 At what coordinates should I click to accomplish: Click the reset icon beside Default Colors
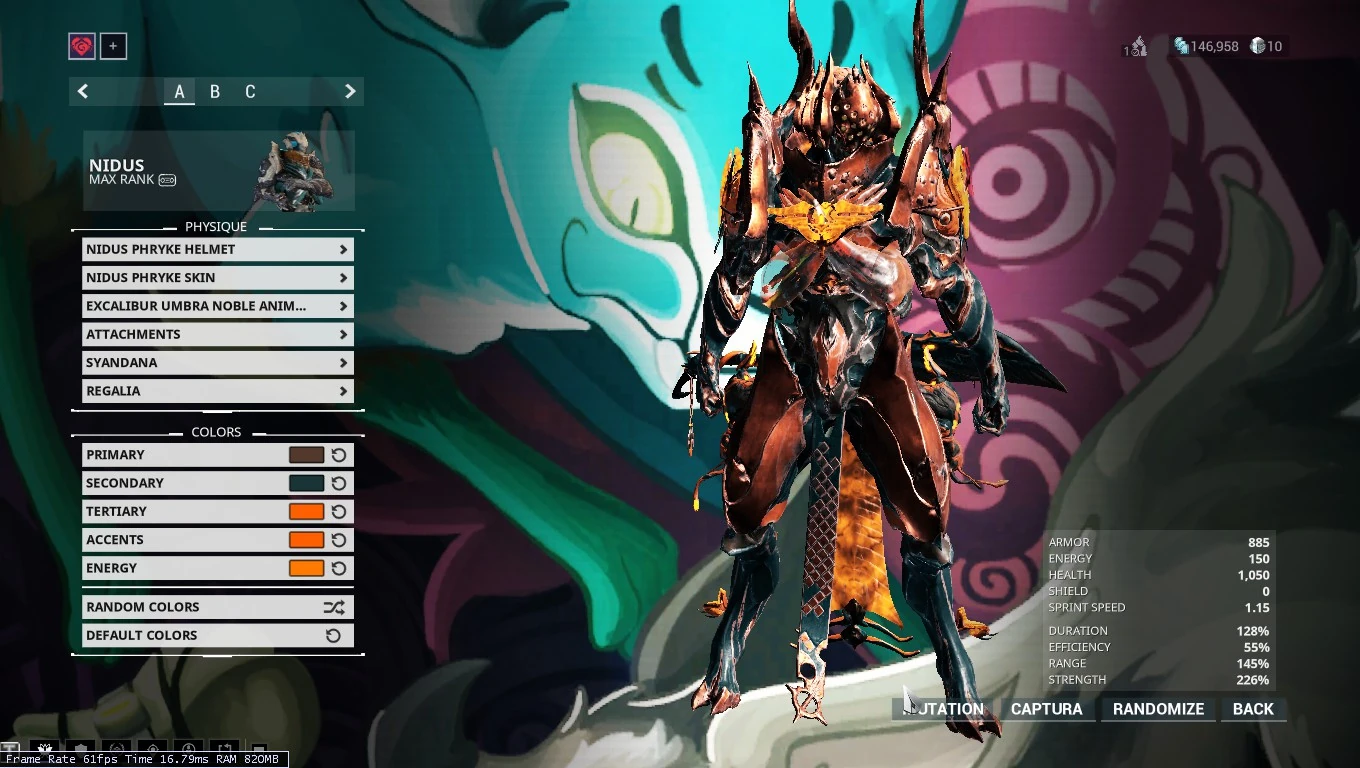point(337,635)
